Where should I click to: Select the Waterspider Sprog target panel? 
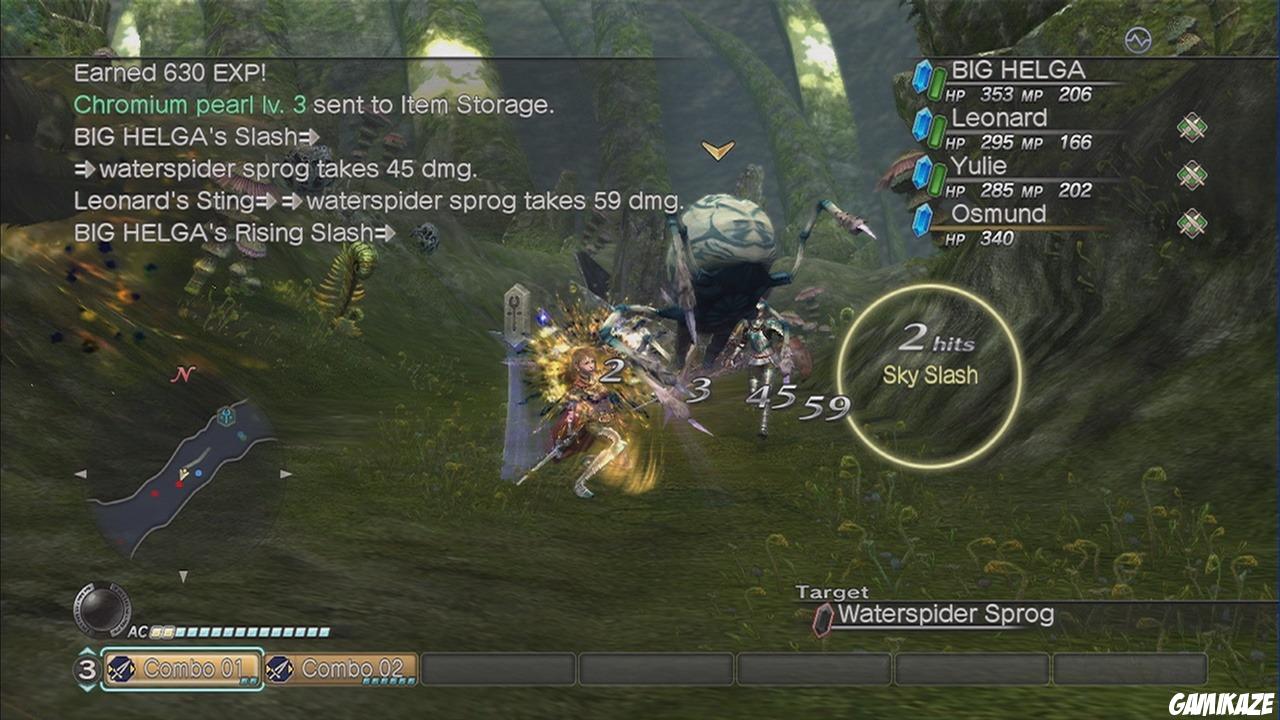[944, 615]
